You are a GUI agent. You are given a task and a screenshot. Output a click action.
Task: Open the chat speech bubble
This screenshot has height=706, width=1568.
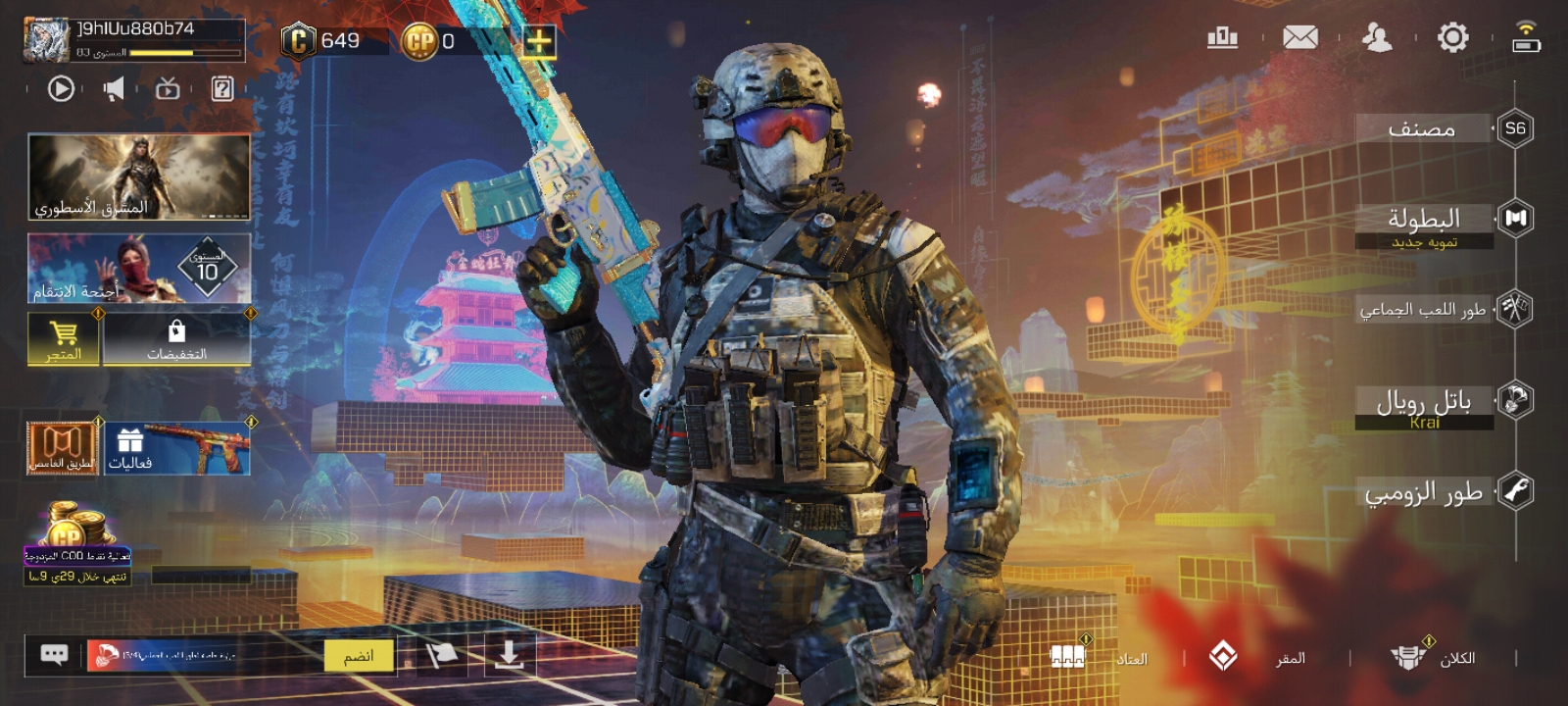pyautogui.click(x=54, y=655)
